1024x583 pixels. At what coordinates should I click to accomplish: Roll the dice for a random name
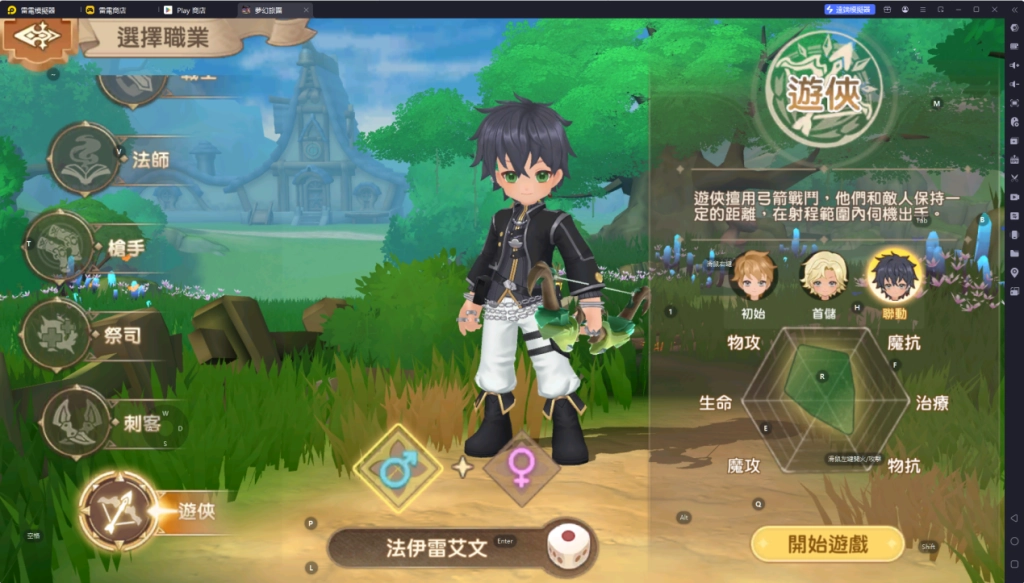click(x=567, y=548)
